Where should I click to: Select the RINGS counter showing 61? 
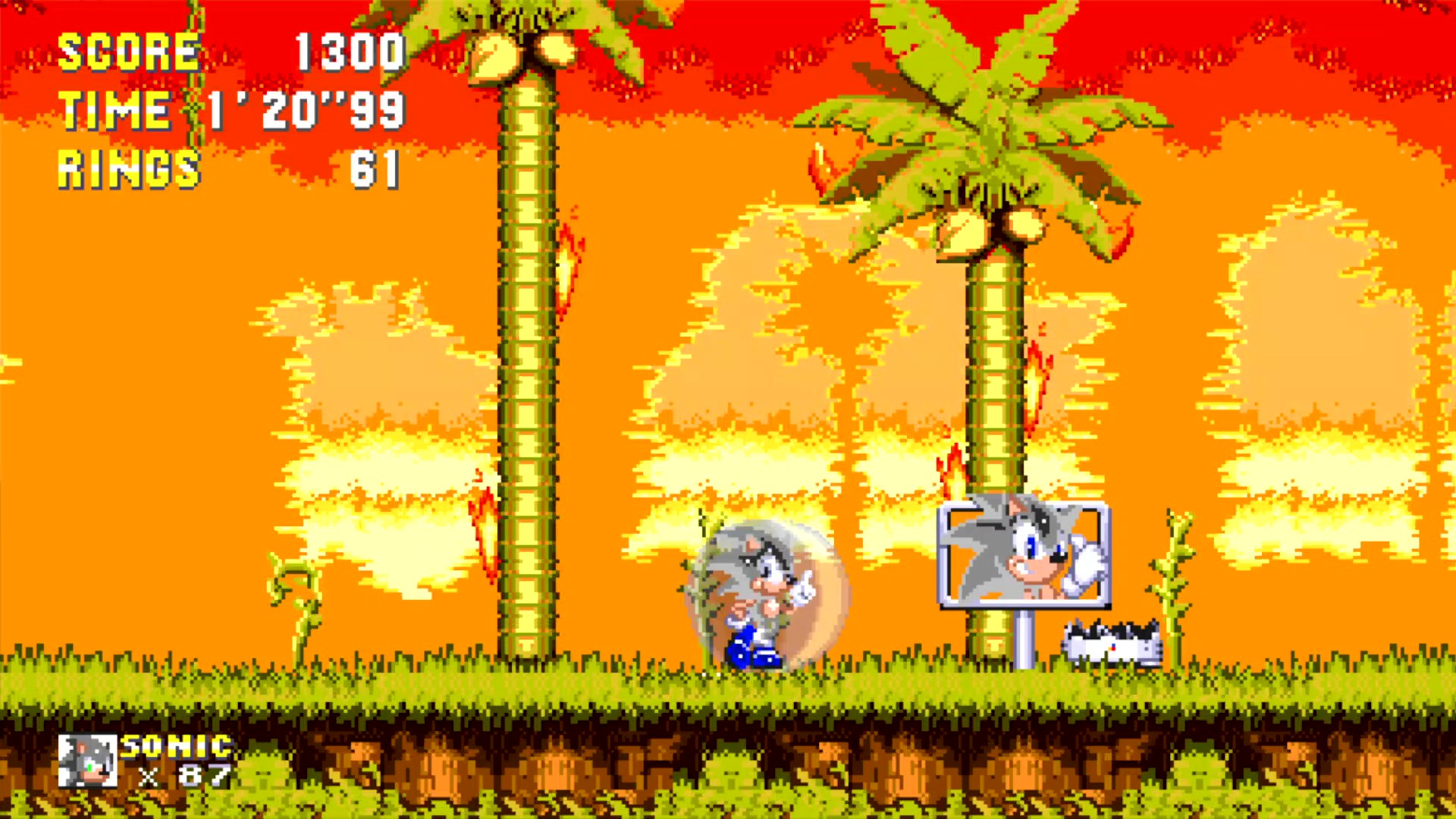[x=379, y=168]
